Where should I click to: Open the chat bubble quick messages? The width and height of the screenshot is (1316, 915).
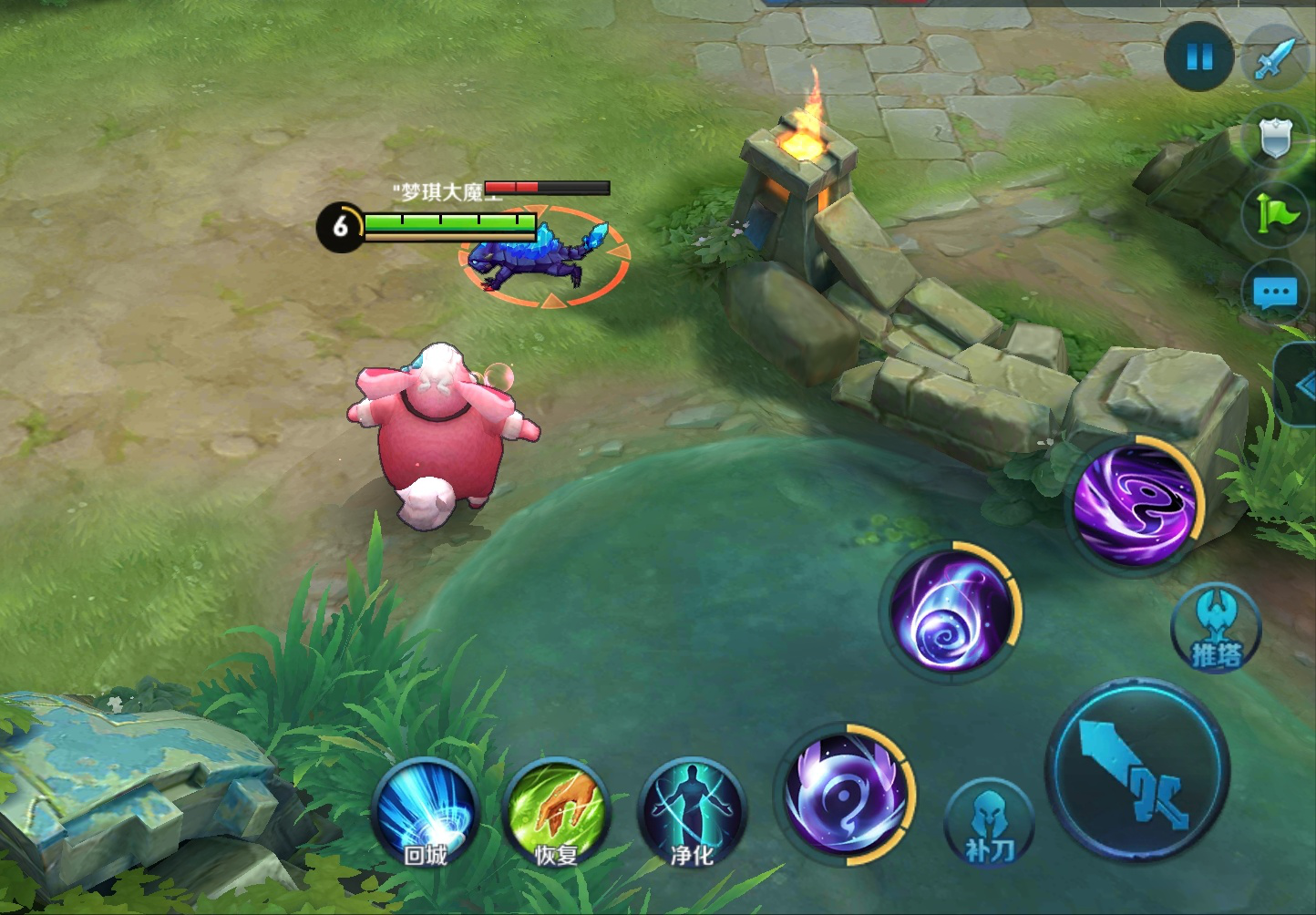[x=1275, y=293]
